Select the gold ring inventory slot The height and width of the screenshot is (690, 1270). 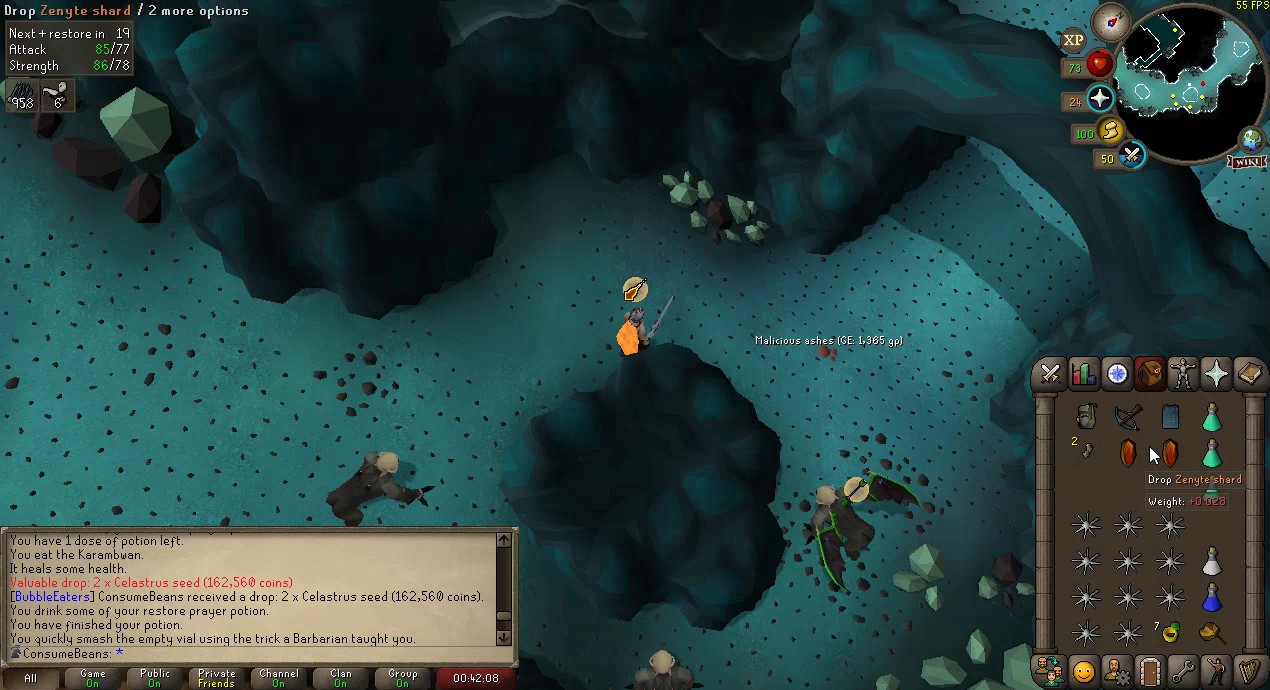click(1170, 632)
